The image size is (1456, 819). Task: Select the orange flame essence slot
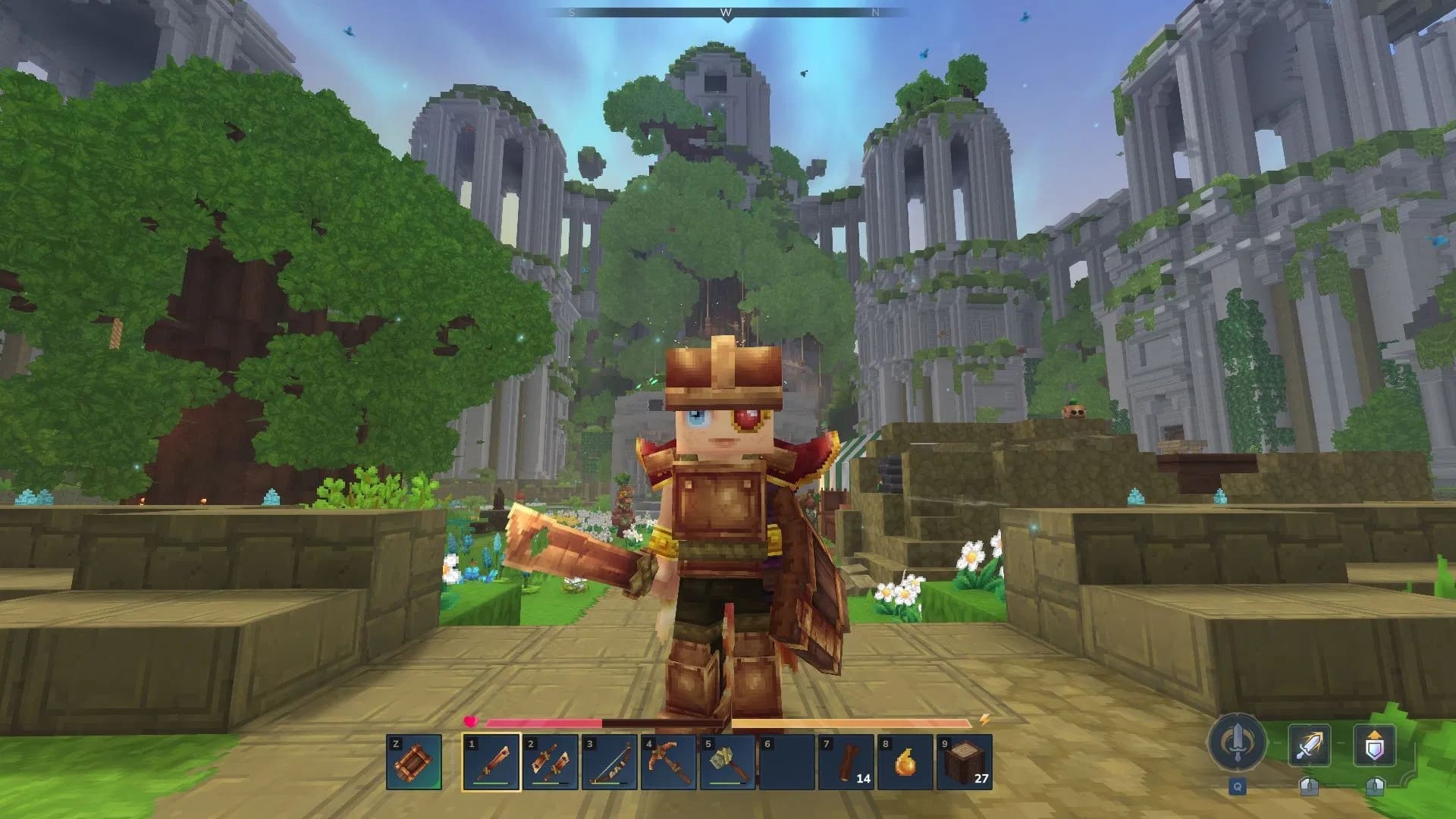[x=905, y=762]
